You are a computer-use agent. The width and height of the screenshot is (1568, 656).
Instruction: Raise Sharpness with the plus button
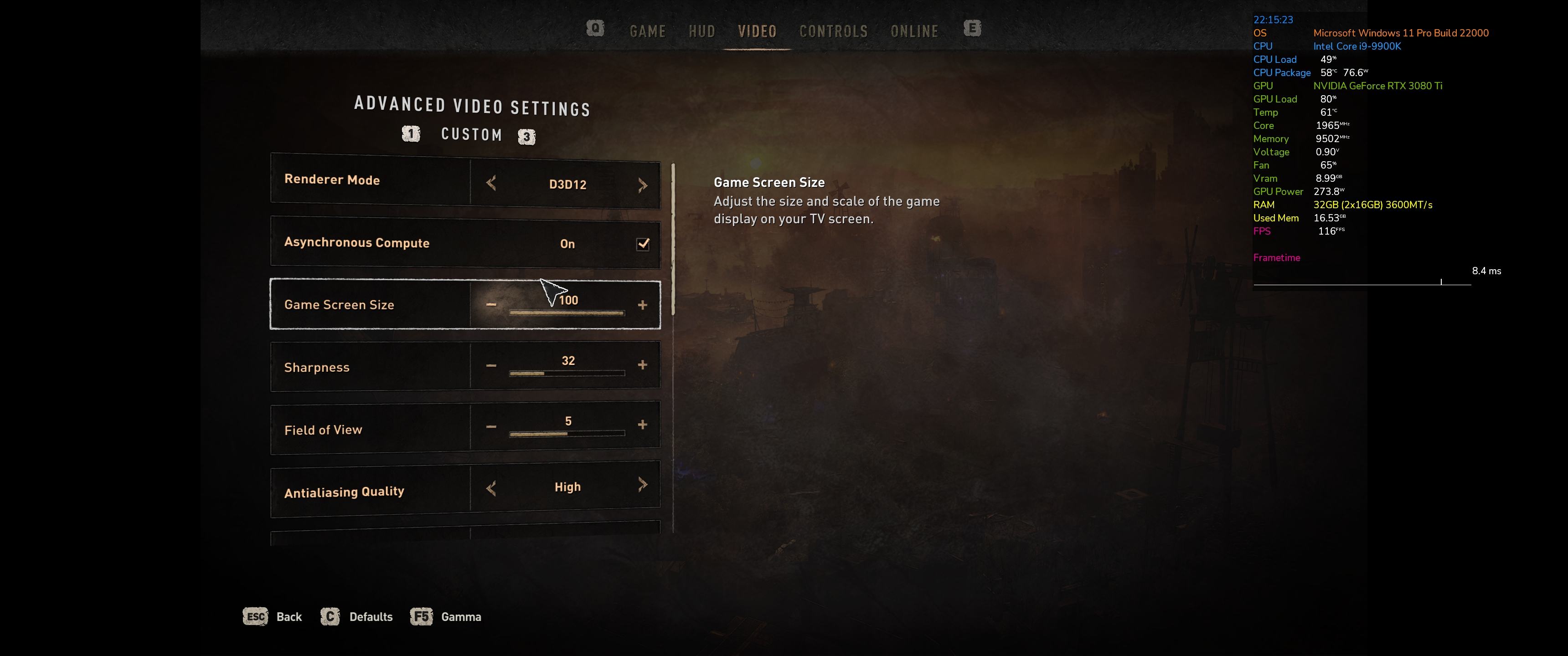coord(642,364)
